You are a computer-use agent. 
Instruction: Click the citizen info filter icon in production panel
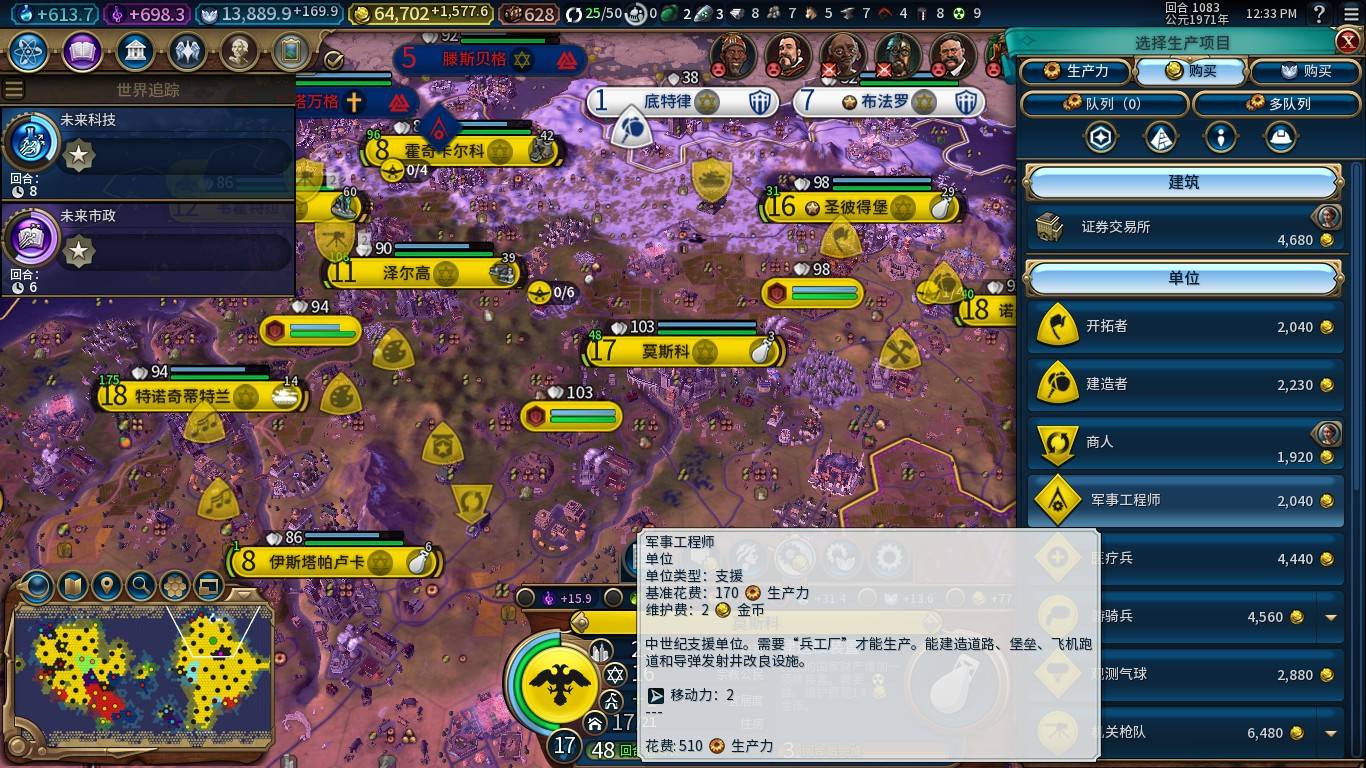(1220, 137)
